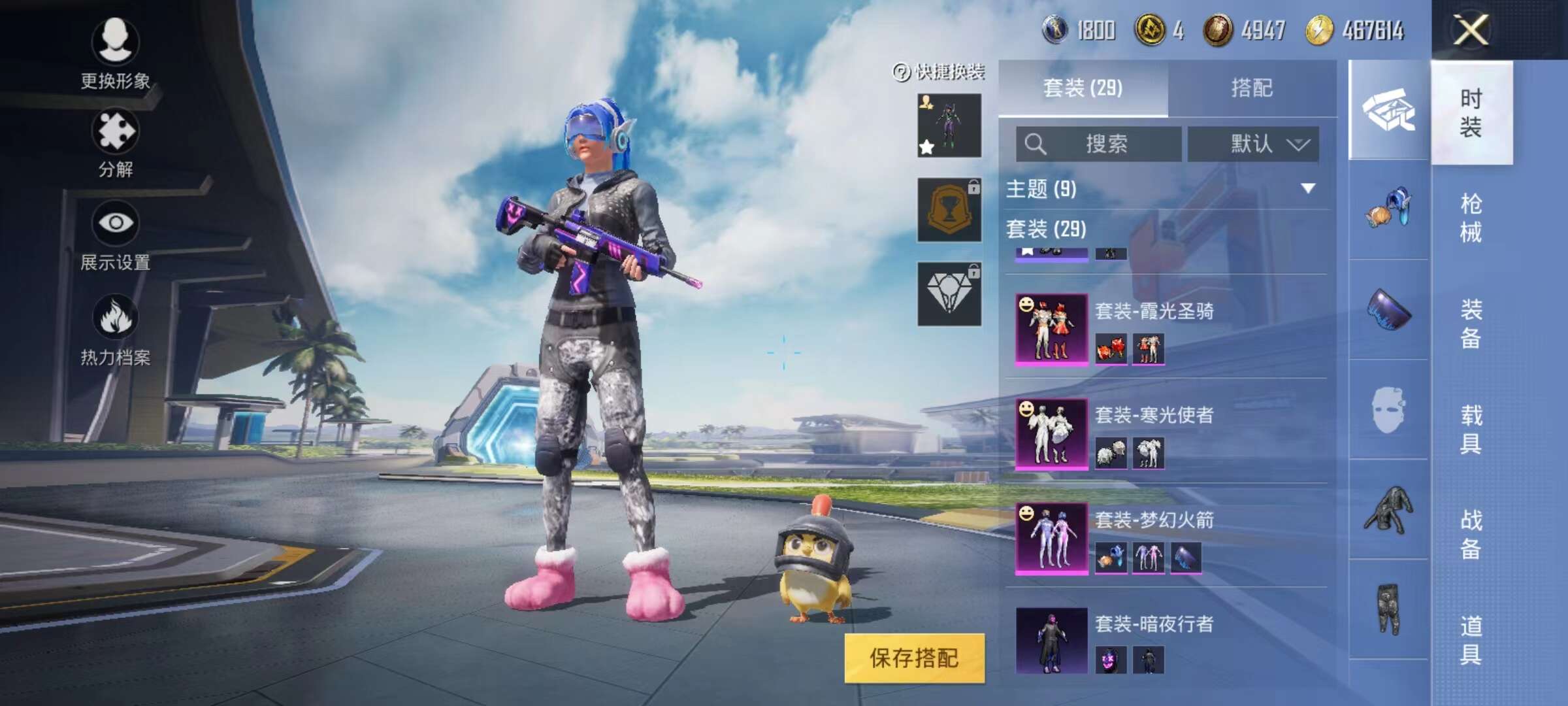Open the 默认 sort dropdown

tap(1252, 144)
